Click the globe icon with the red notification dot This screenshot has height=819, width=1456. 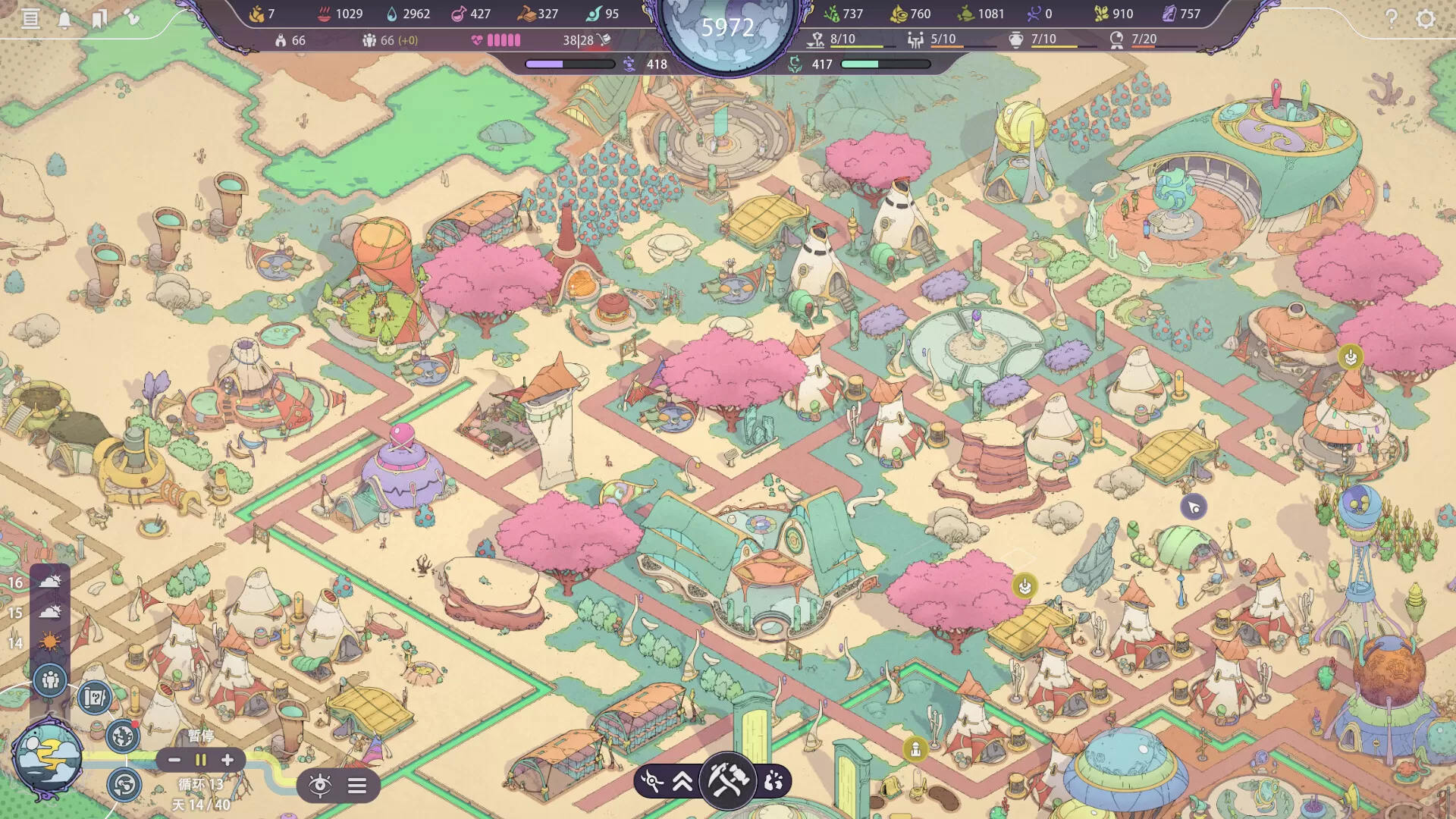[x=122, y=736]
